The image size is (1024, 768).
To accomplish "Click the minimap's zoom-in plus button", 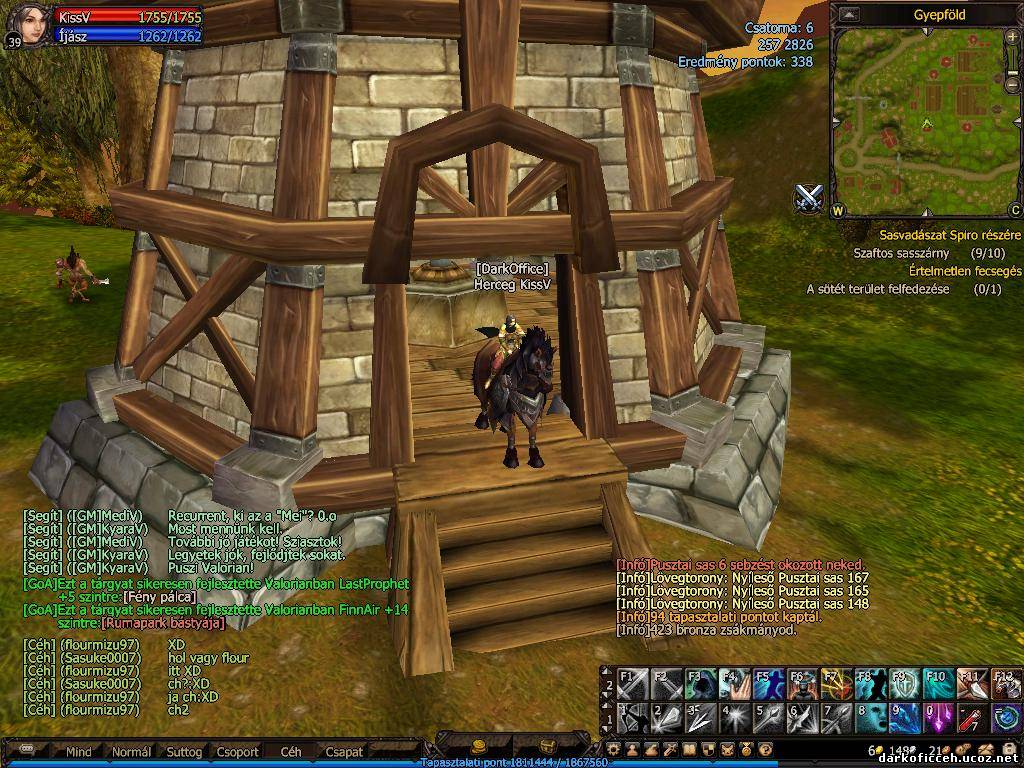I will (x=1013, y=38).
